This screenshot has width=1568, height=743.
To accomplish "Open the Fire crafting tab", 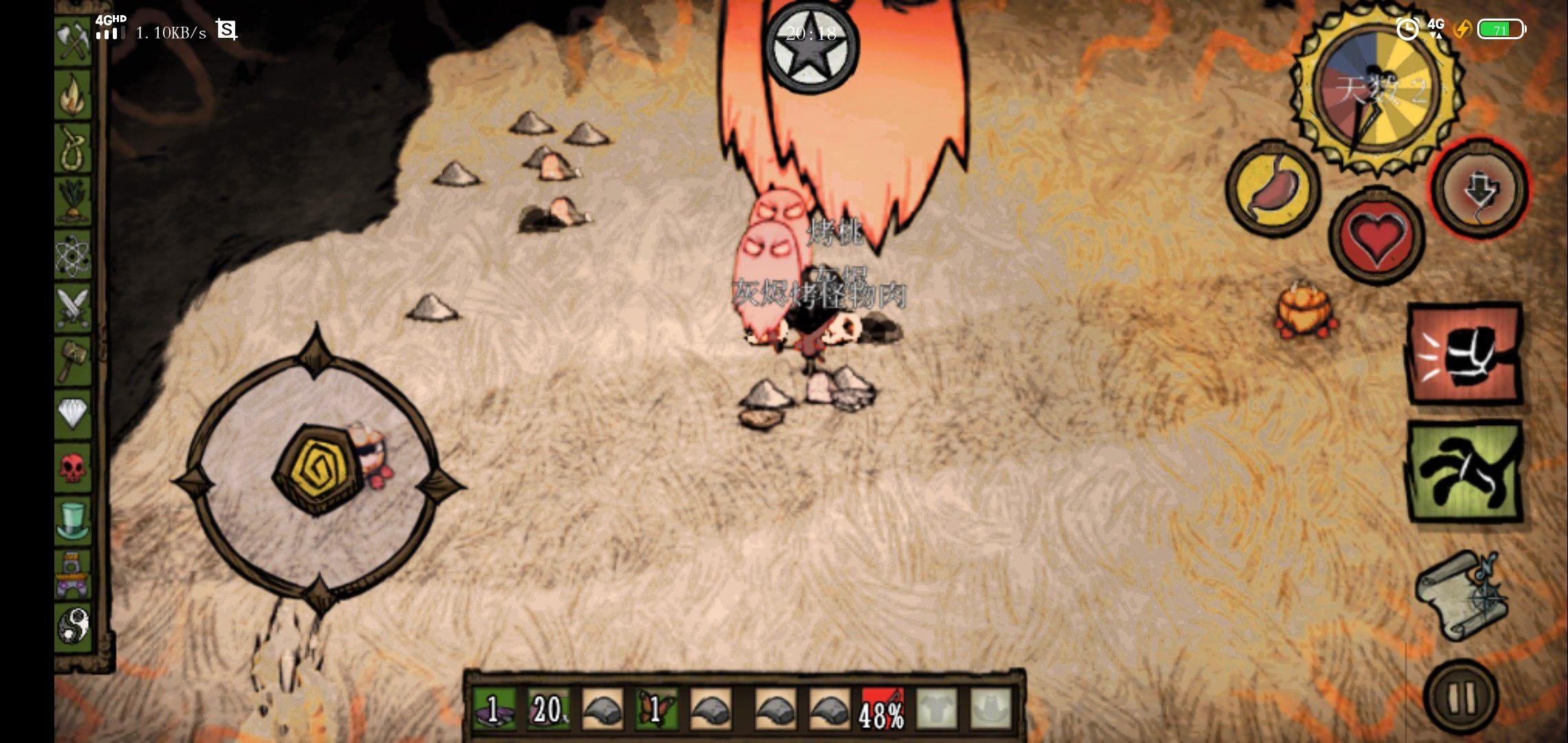I will tap(74, 95).
